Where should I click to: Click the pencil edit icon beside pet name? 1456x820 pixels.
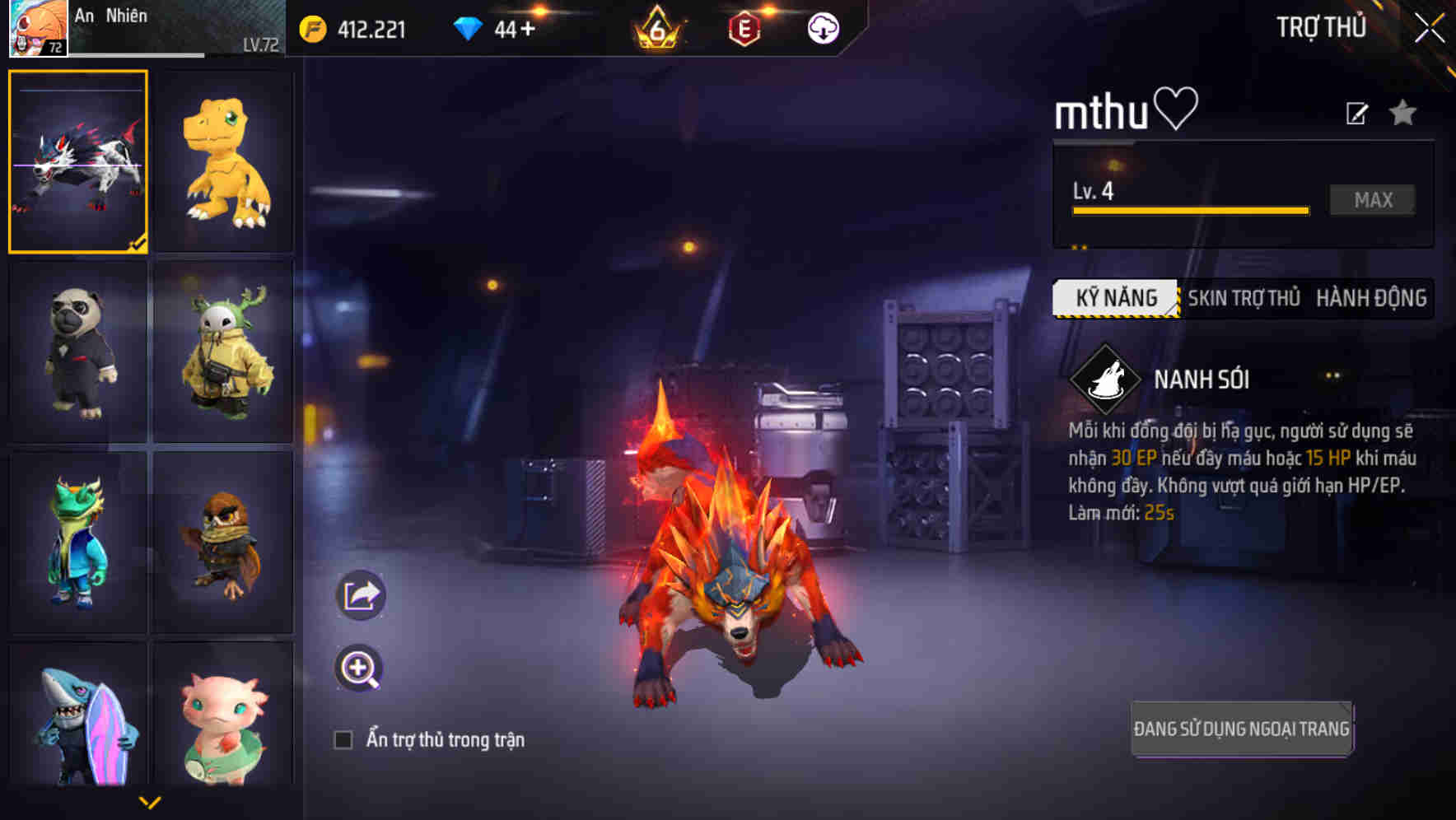point(1356,113)
